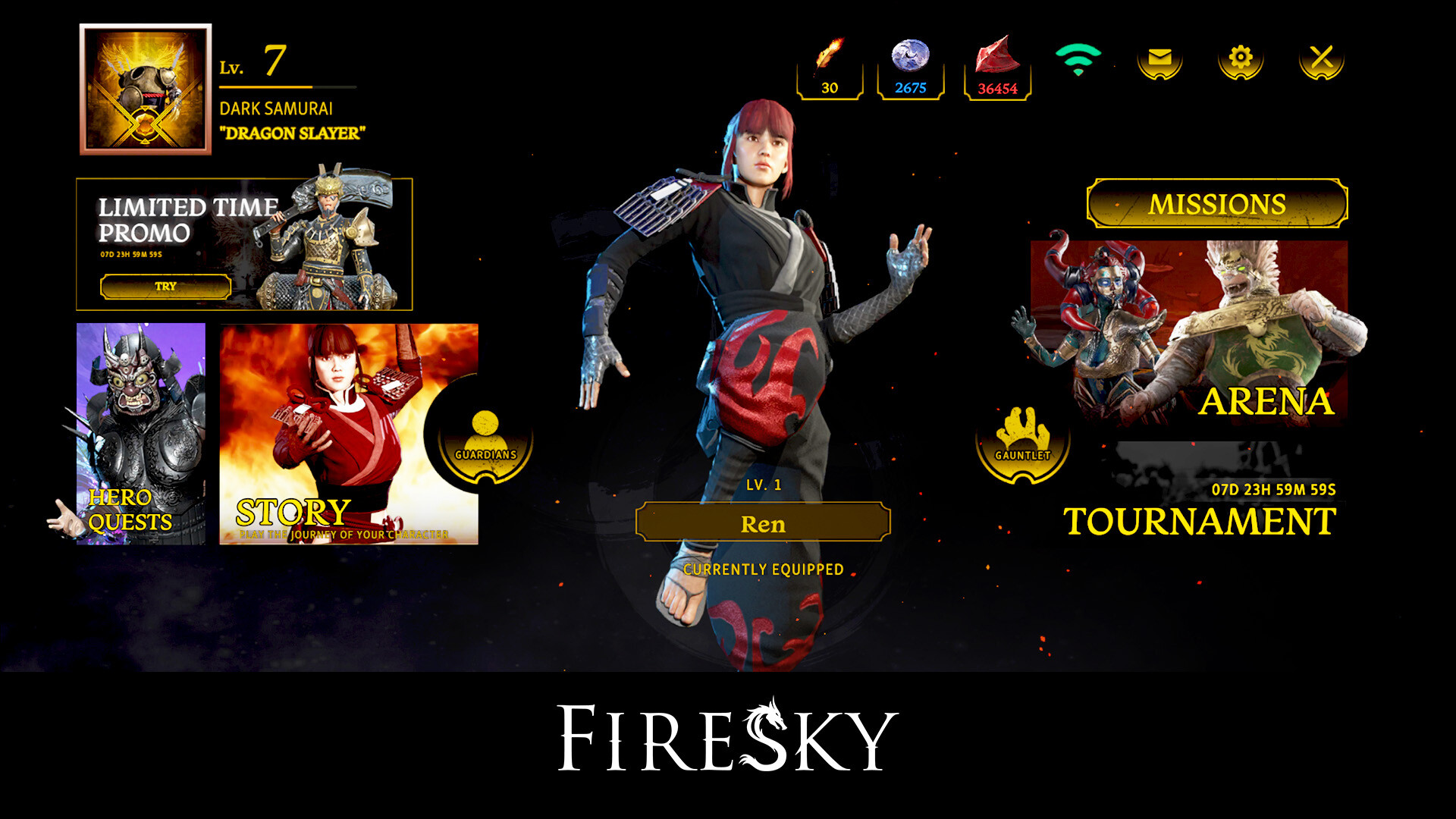Open the Missions panel

1216,203
